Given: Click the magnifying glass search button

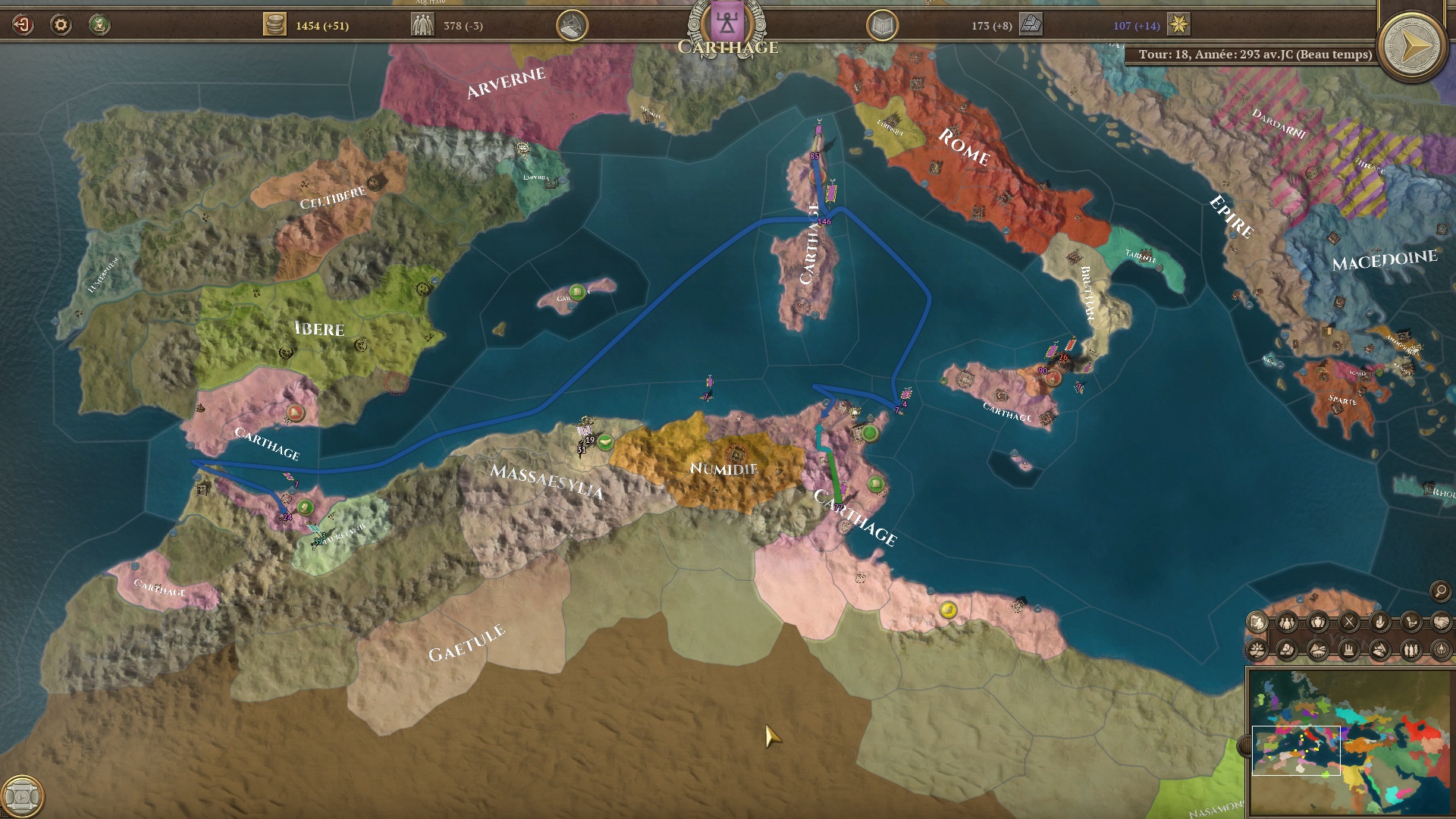Looking at the screenshot, I should [1440, 591].
